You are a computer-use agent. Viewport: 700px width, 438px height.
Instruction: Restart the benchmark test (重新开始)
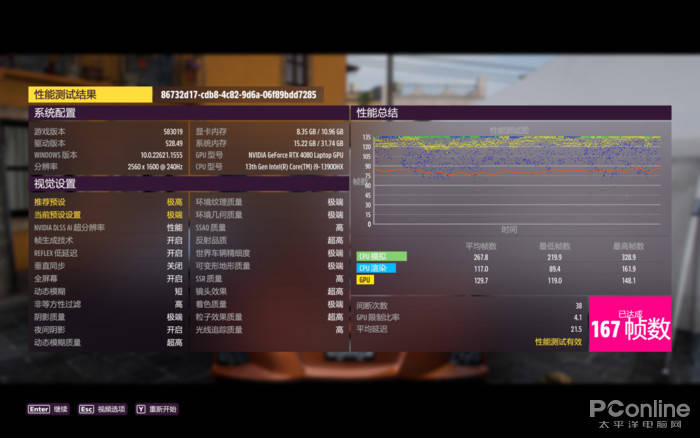click(160, 409)
